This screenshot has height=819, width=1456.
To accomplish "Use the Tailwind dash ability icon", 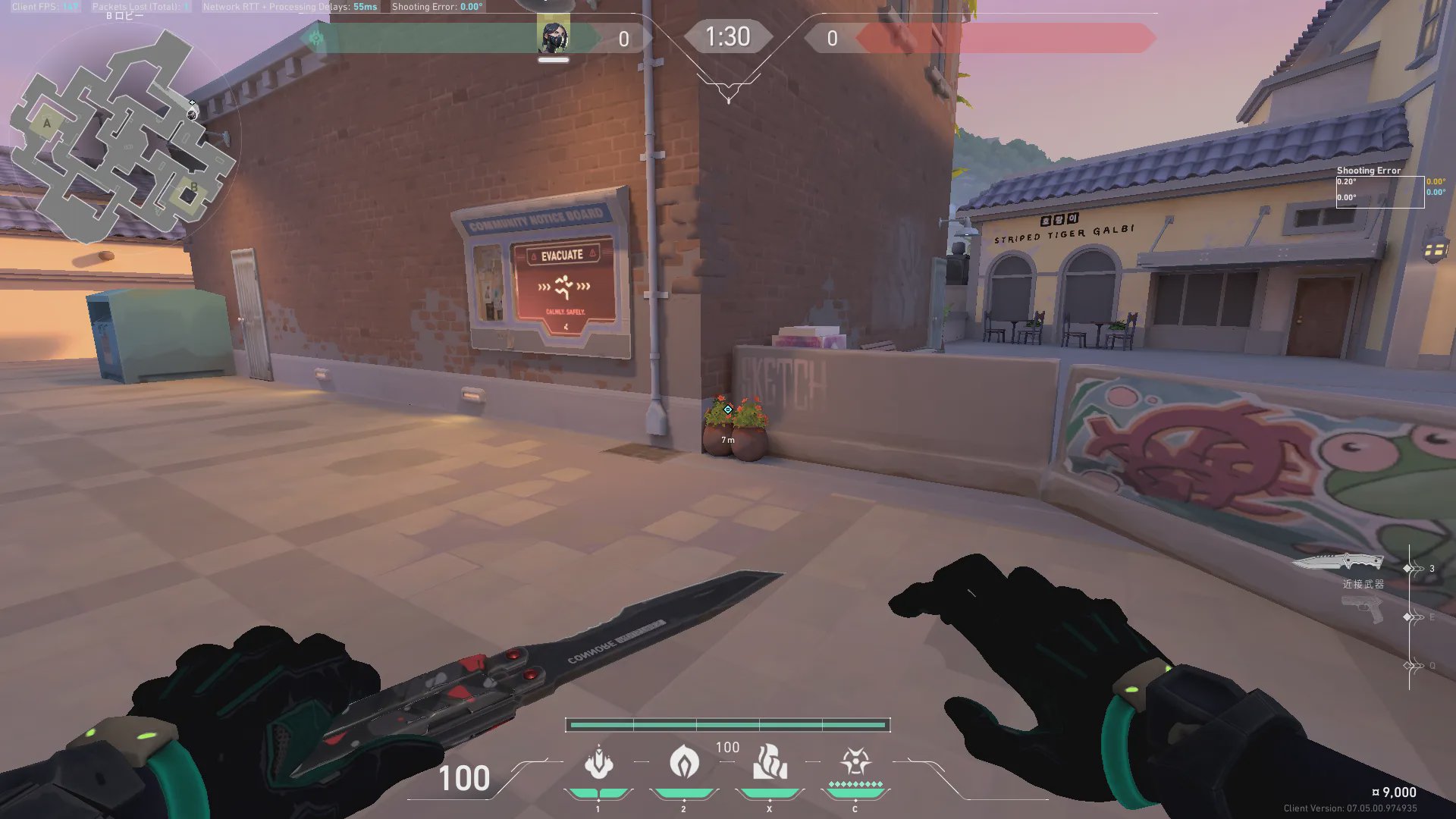I will (x=769, y=762).
